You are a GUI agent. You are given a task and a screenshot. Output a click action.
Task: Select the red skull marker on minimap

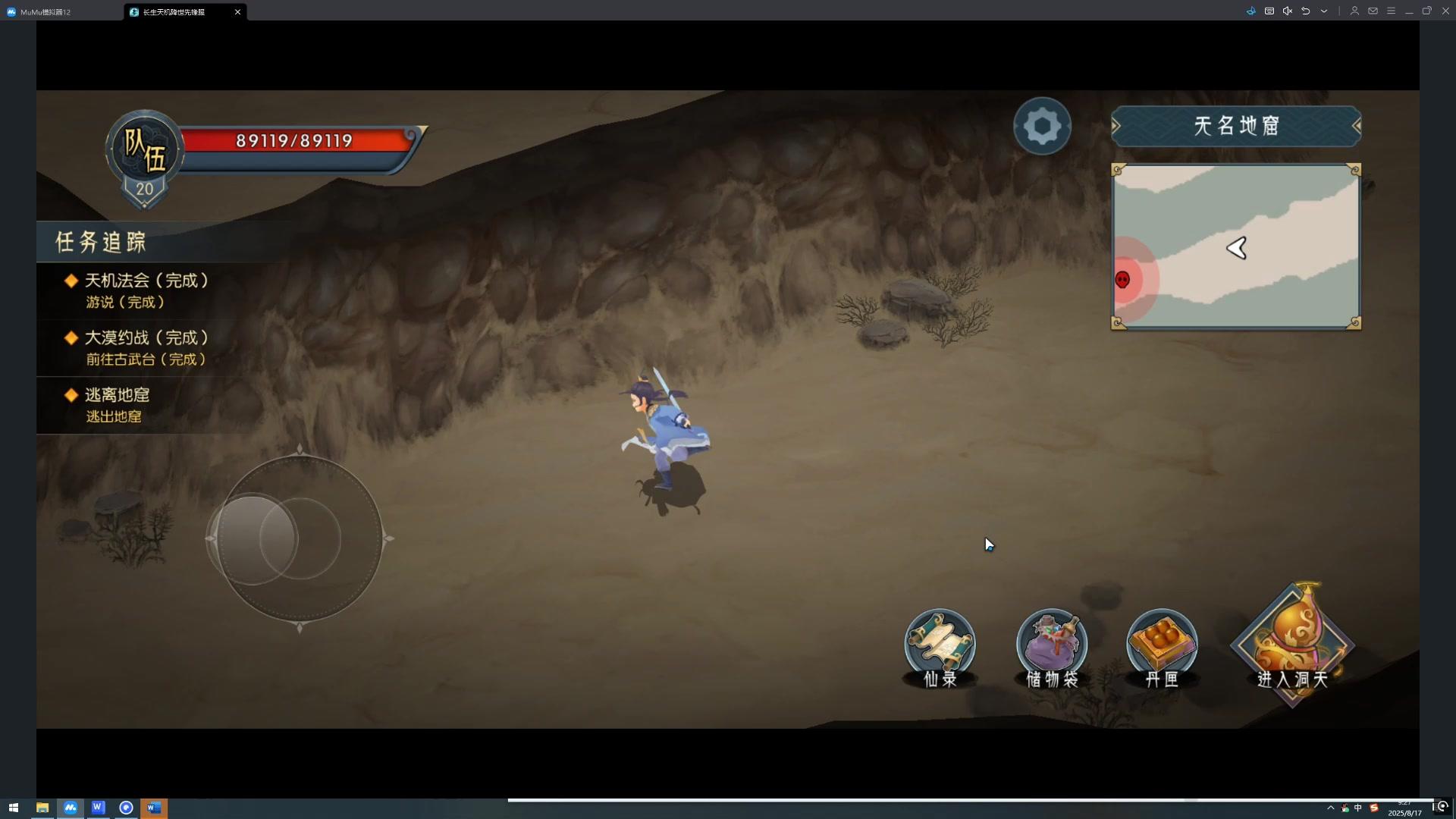[1123, 280]
